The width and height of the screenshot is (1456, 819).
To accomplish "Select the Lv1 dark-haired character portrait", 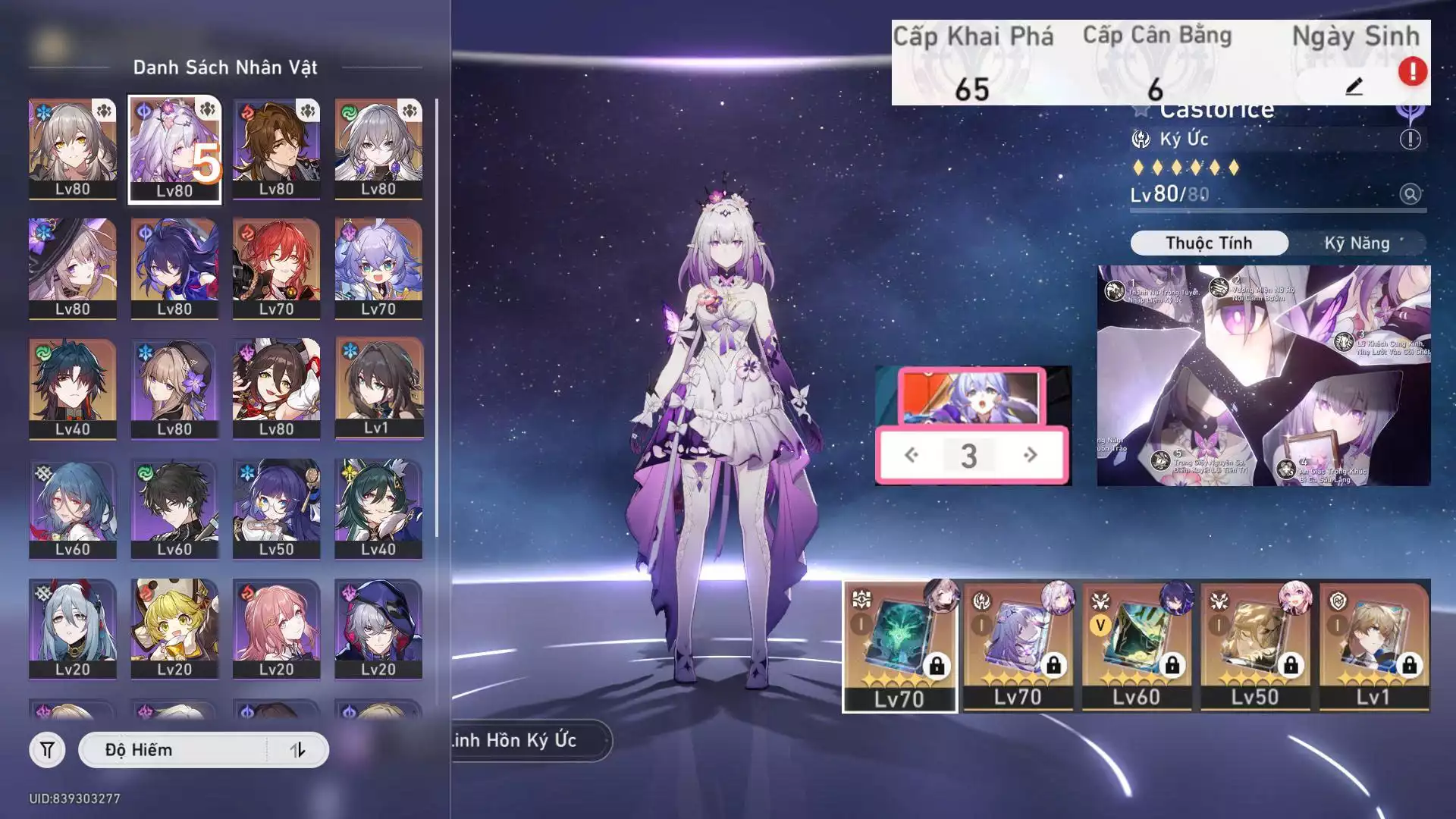I will (x=378, y=388).
